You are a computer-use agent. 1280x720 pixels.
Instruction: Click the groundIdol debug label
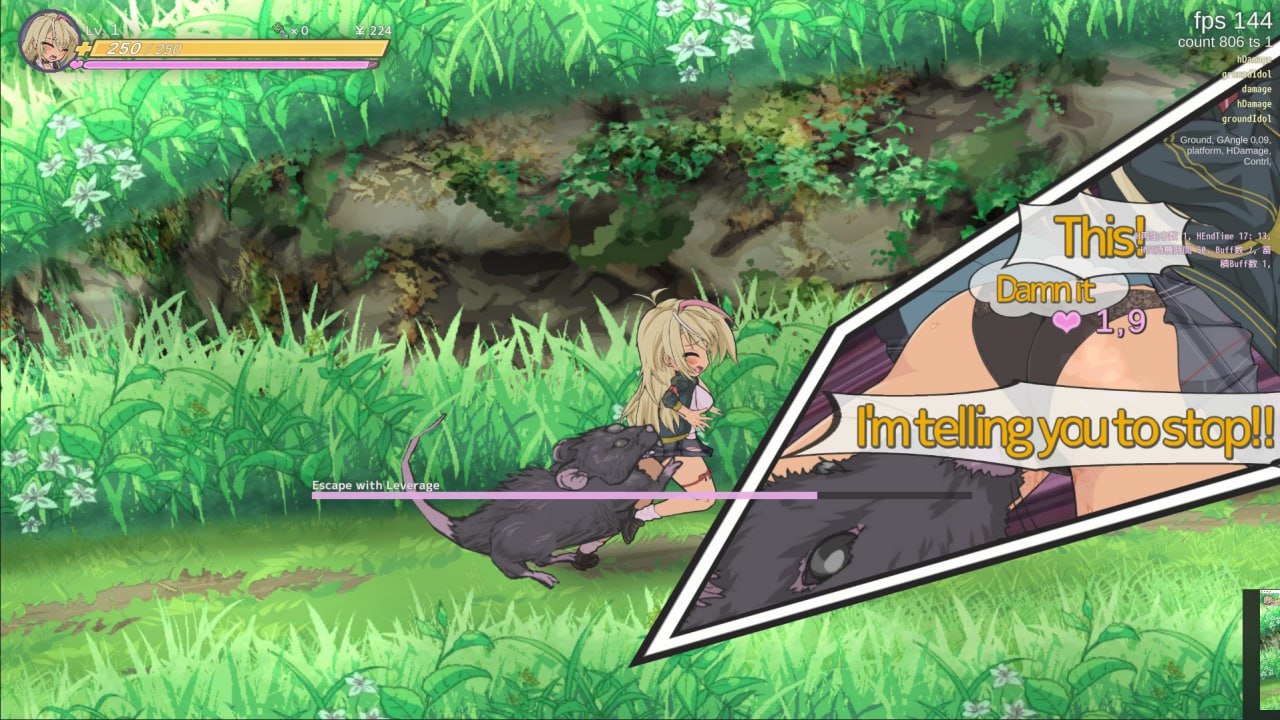pyautogui.click(x=1246, y=118)
